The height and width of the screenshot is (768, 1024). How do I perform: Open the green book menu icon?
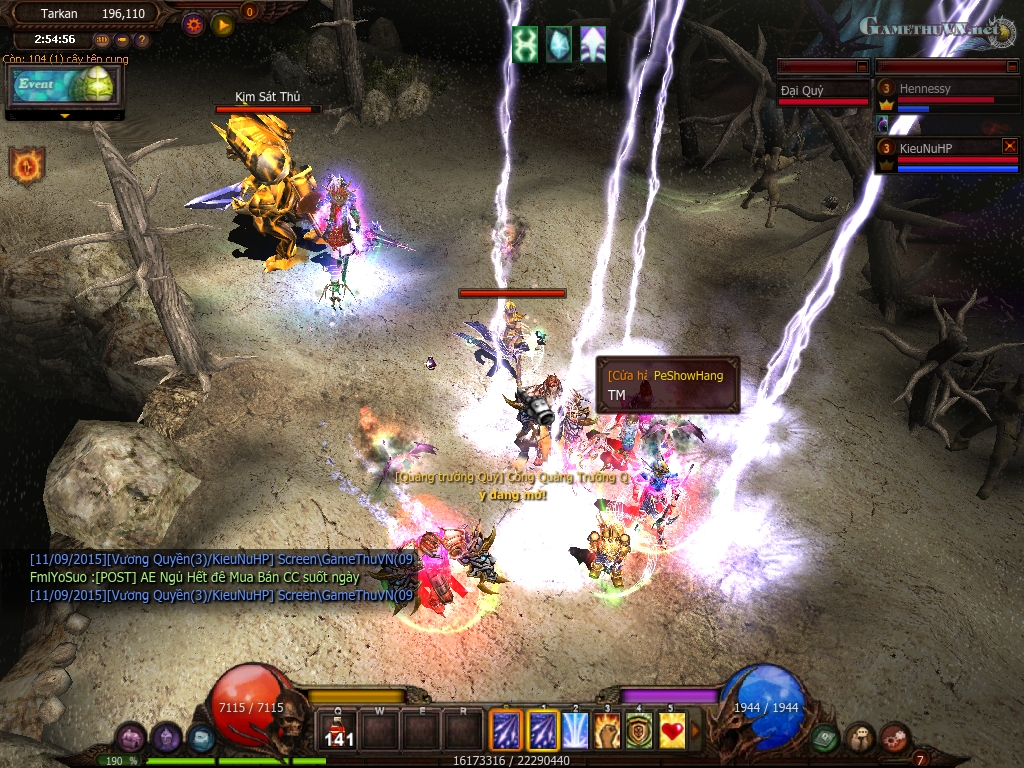click(x=825, y=738)
